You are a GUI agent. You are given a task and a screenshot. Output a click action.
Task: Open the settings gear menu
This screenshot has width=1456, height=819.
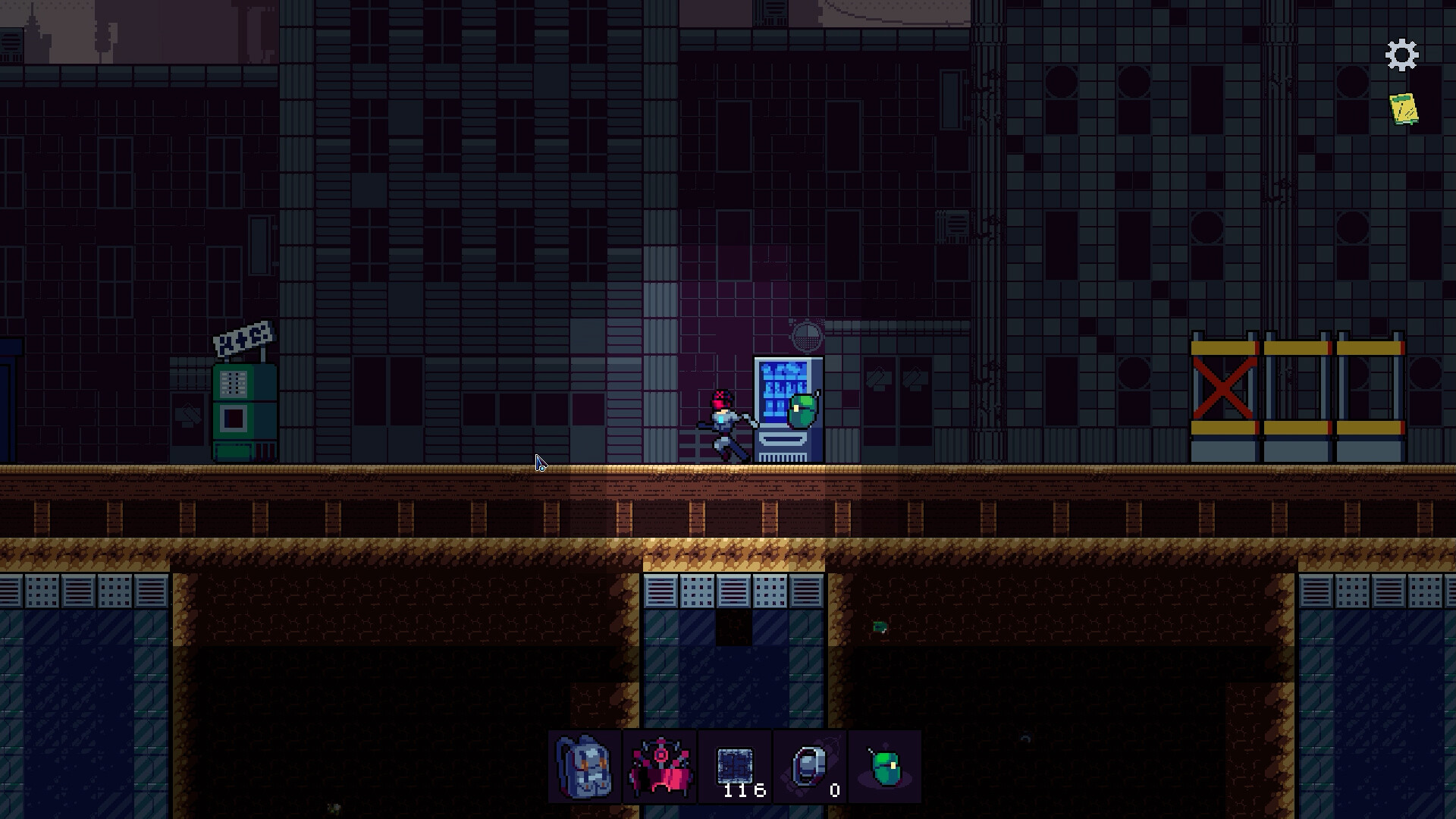(x=1401, y=54)
